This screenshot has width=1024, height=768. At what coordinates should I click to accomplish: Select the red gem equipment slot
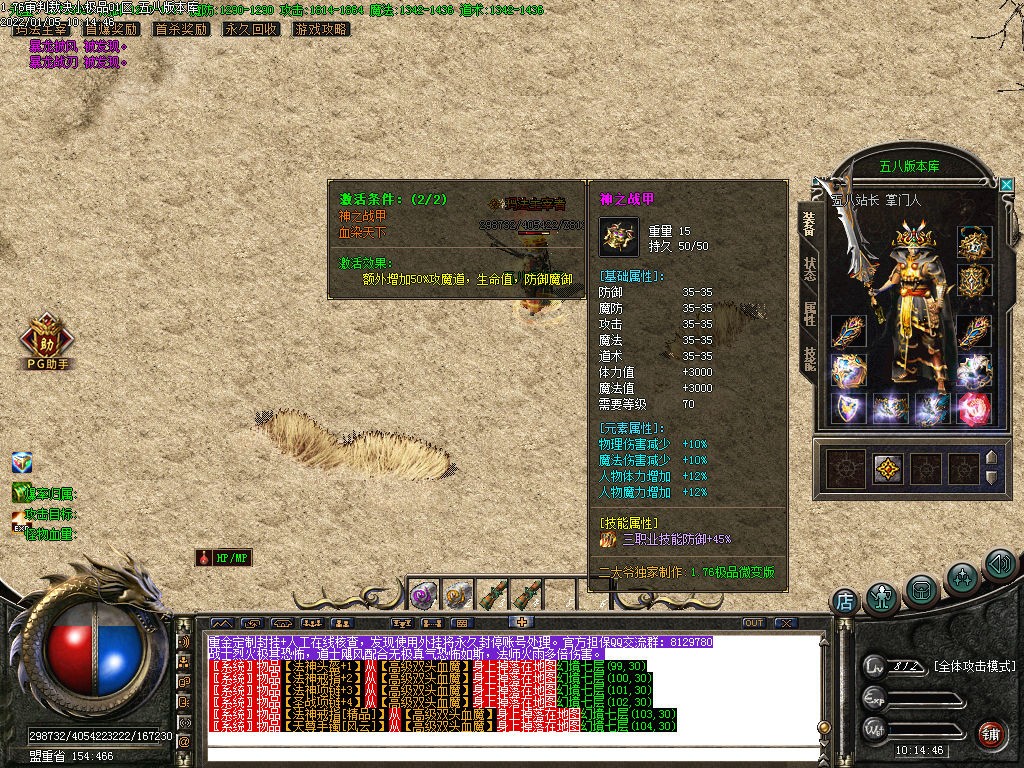pyautogui.click(x=973, y=407)
